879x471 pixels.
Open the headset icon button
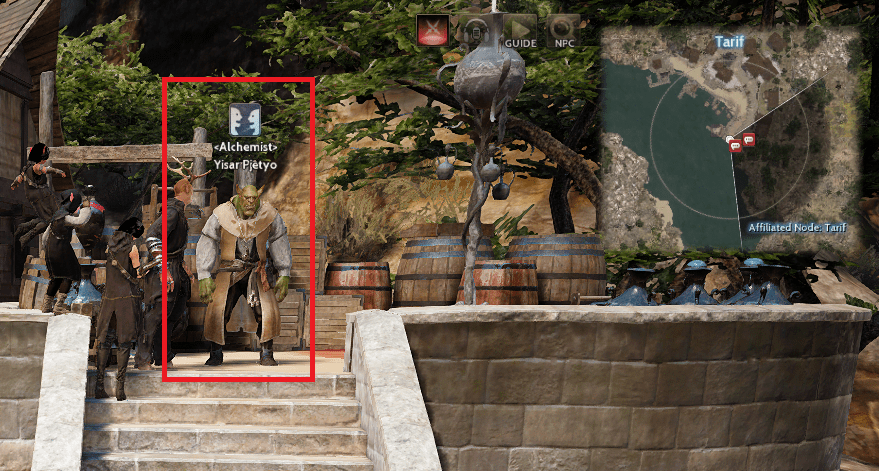pyautogui.click(x=472, y=31)
